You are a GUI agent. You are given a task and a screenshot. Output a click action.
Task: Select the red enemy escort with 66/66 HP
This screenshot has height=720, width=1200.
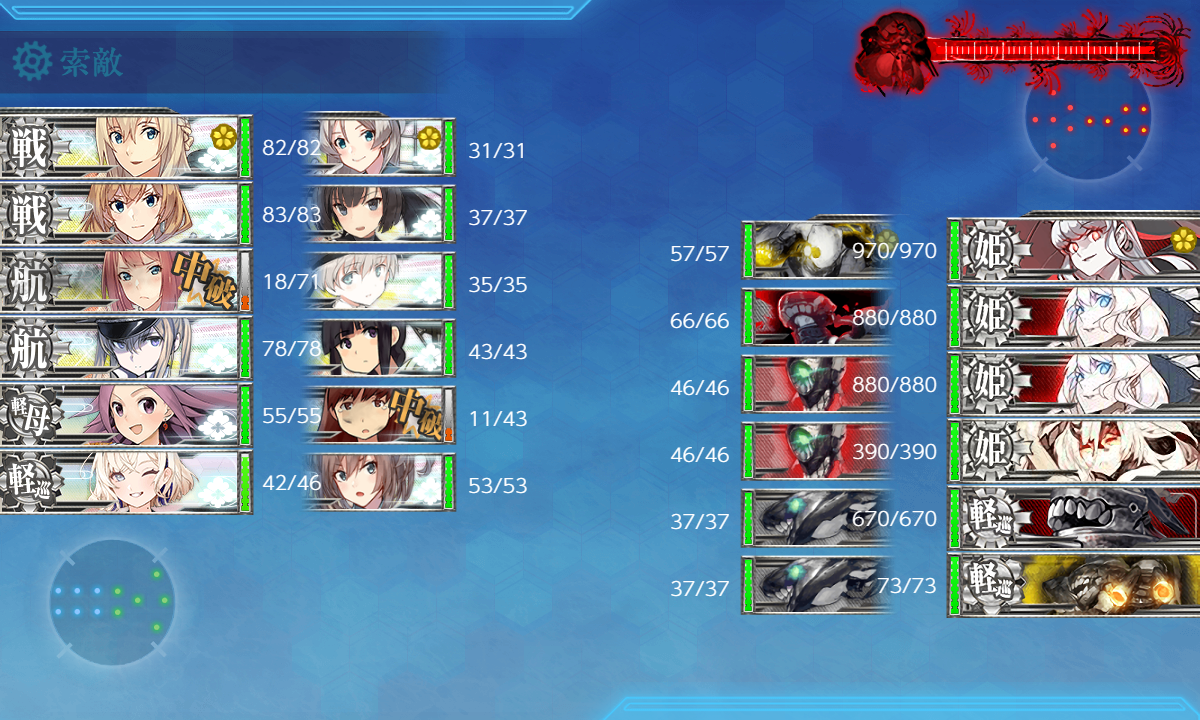point(815,316)
